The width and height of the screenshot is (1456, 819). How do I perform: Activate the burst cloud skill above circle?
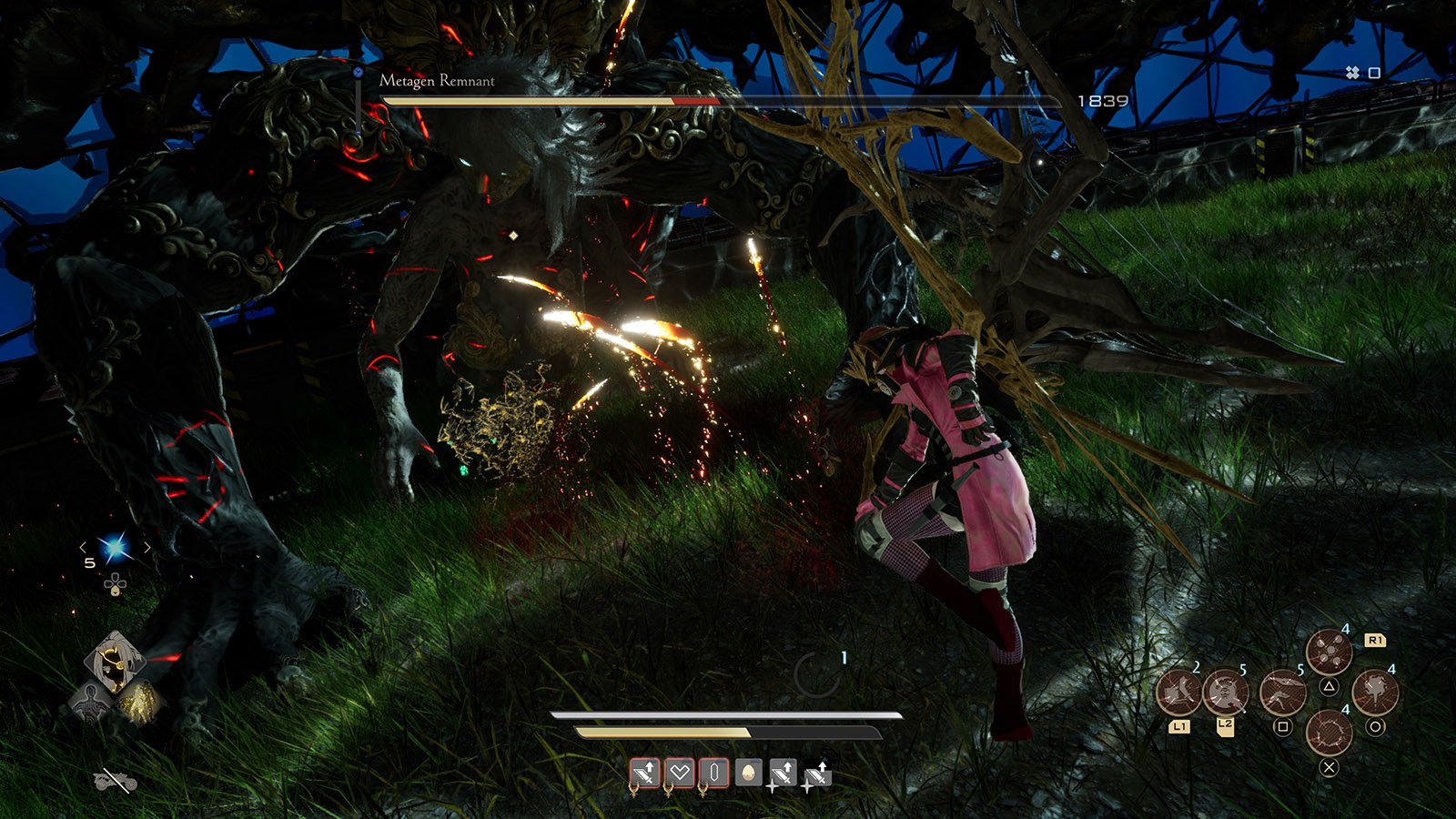1375,693
